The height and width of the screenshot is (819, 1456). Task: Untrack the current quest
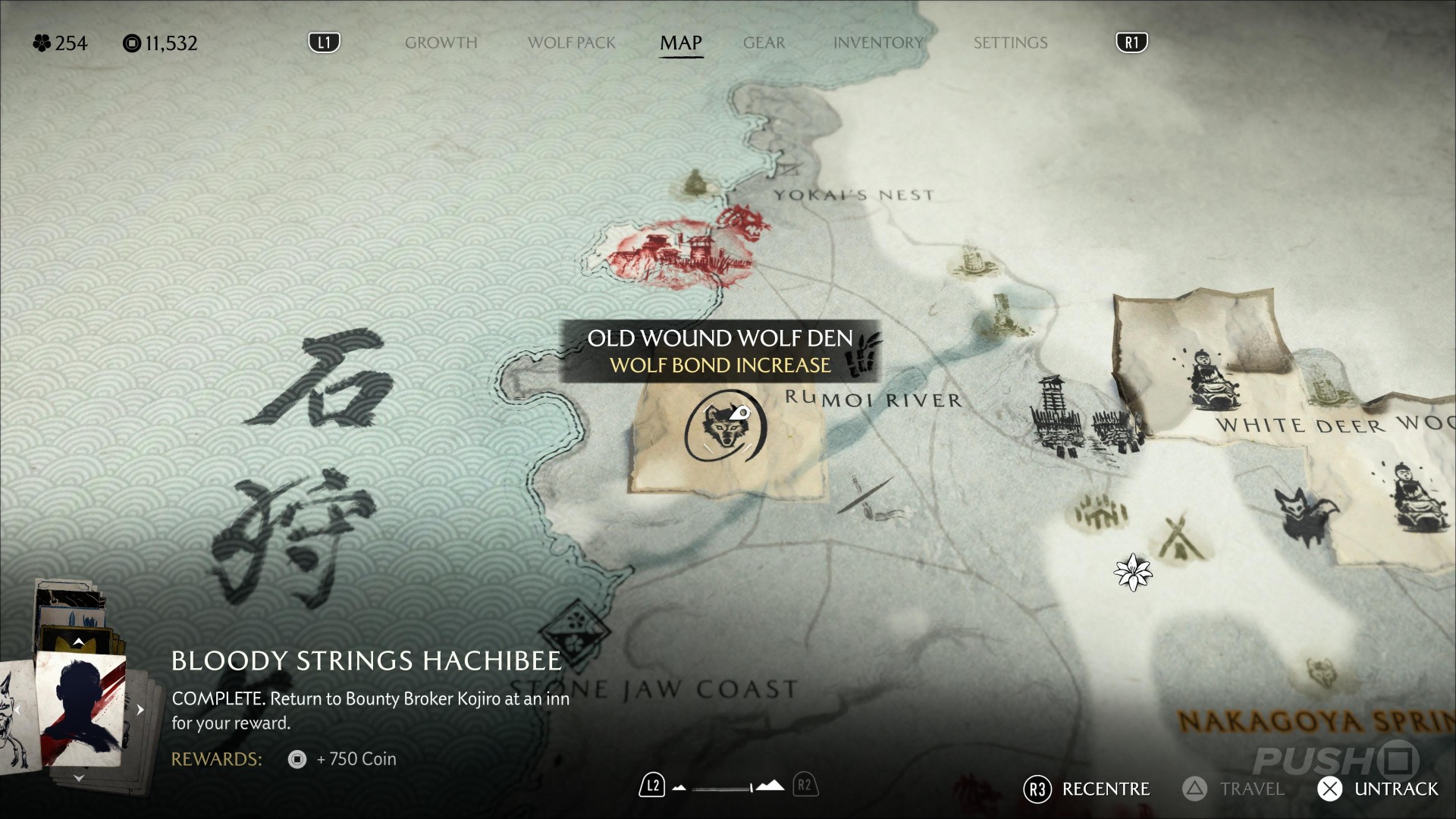tap(1378, 789)
